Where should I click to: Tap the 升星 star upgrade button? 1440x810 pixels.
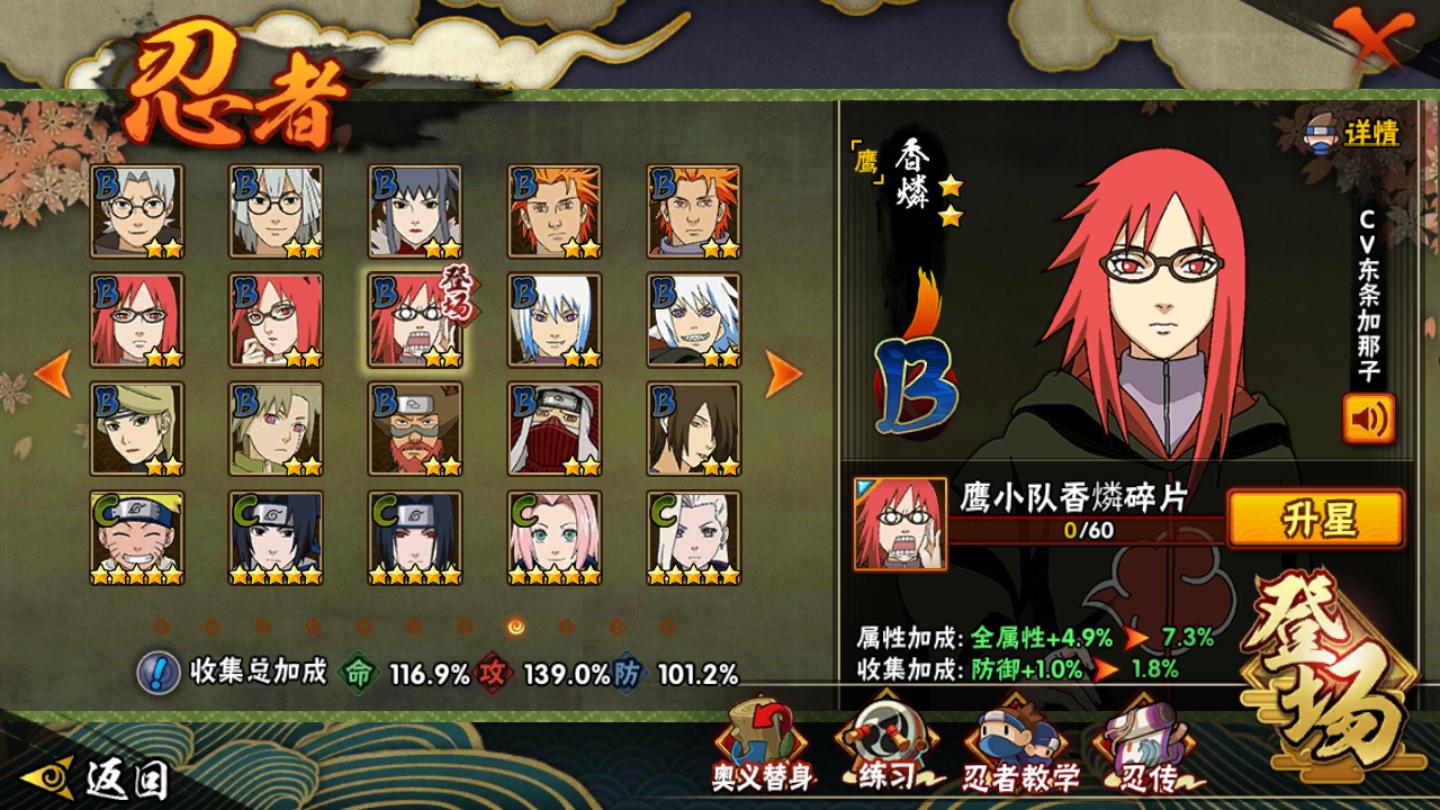click(1316, 519)
